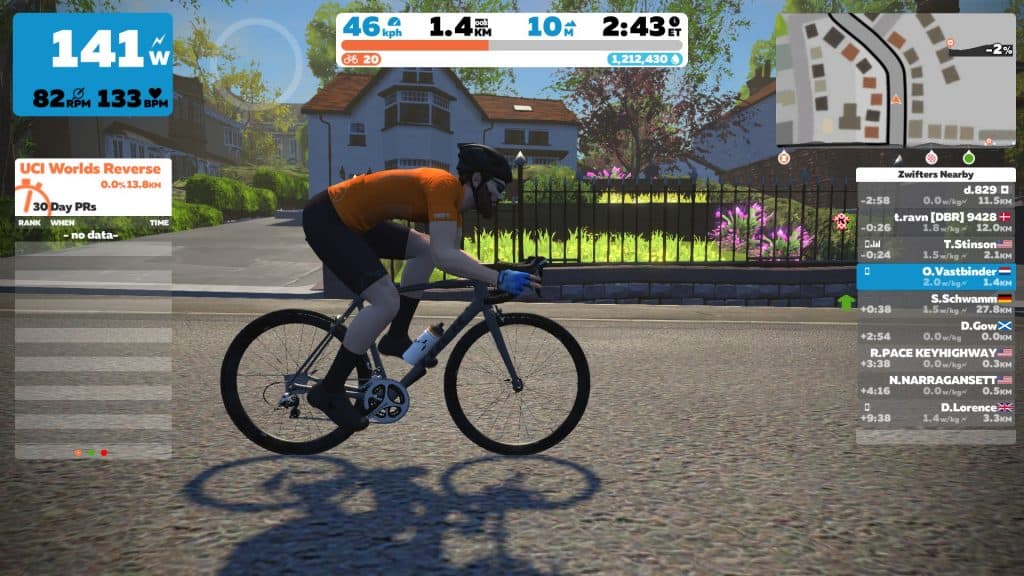Click the highlighted O.Vastbinder rider row

[935, 276]
